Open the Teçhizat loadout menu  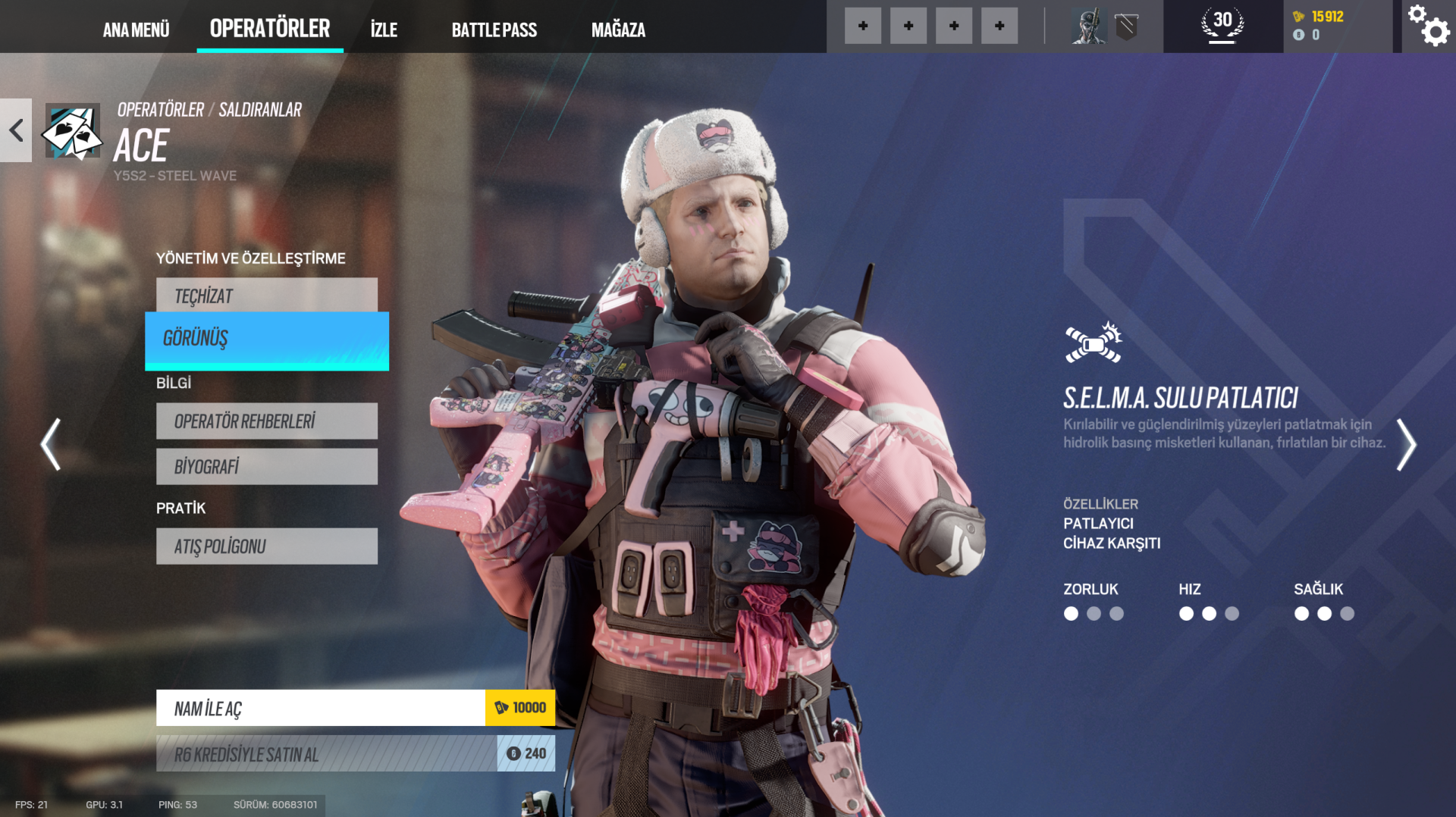[x=267, y=296]
